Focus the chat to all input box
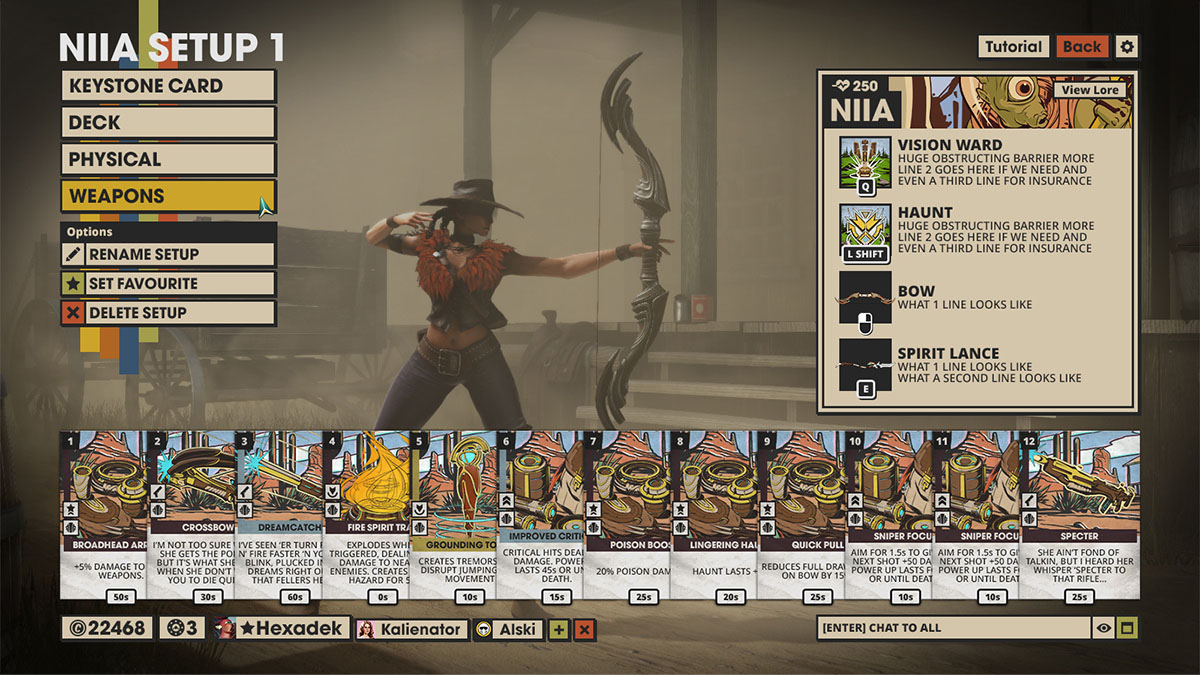 [952, 628]
